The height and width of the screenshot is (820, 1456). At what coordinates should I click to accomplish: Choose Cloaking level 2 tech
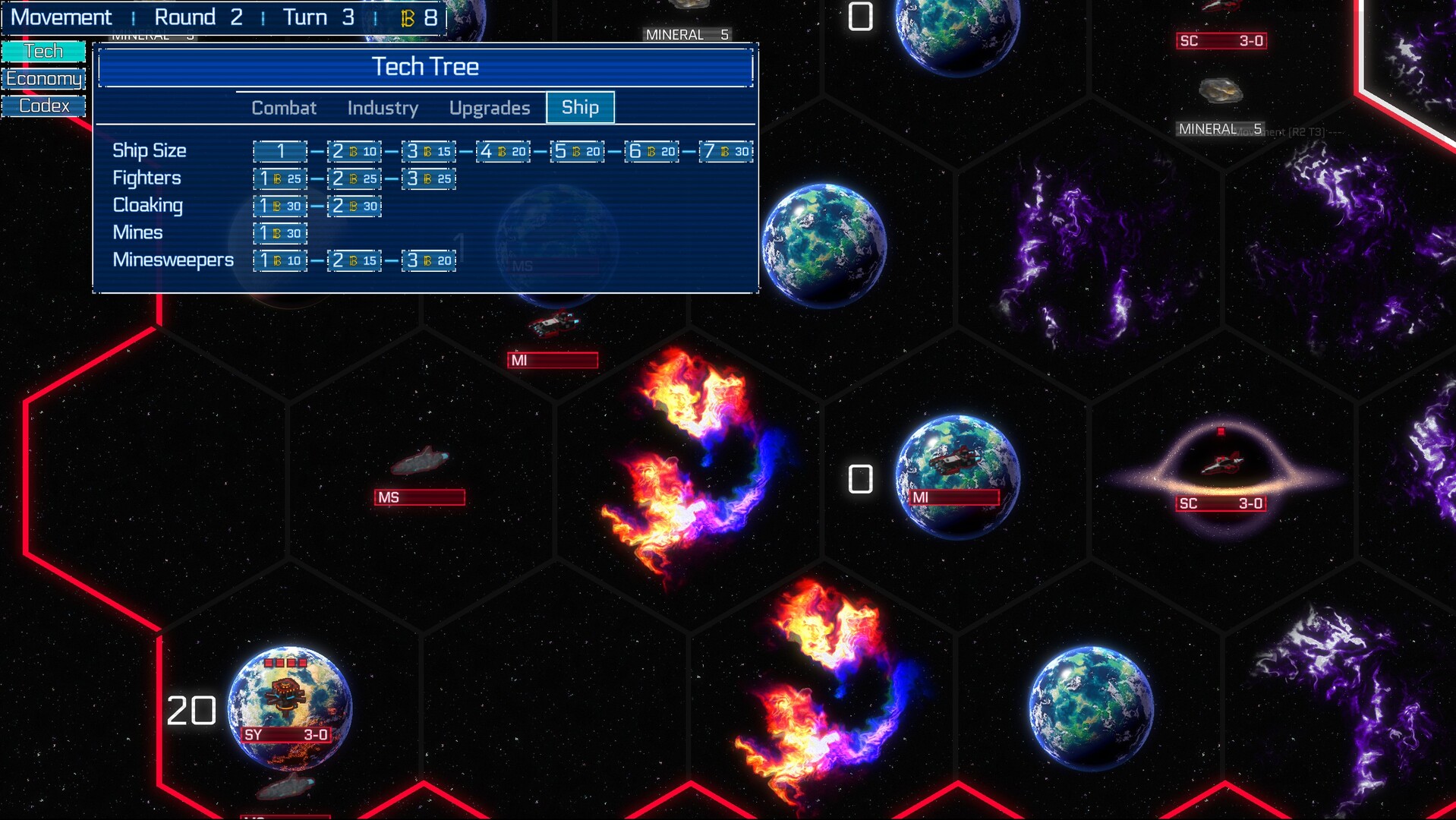click(355, 206)
